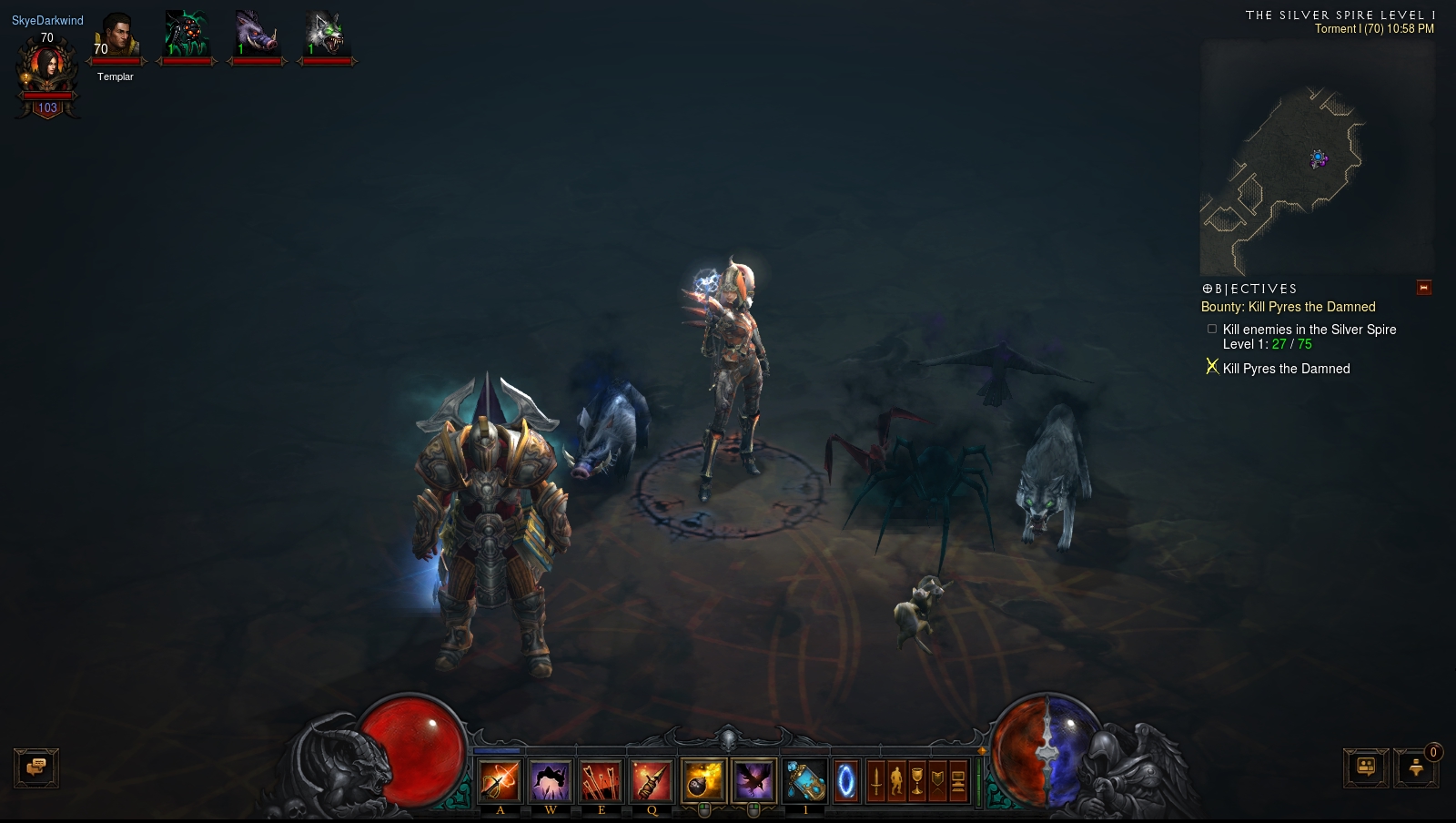Viewport: 1456px width, 823px height.
Task: Click the Bounty: Kill Pyres the Damned title
Action: [x=1288, y=307]
